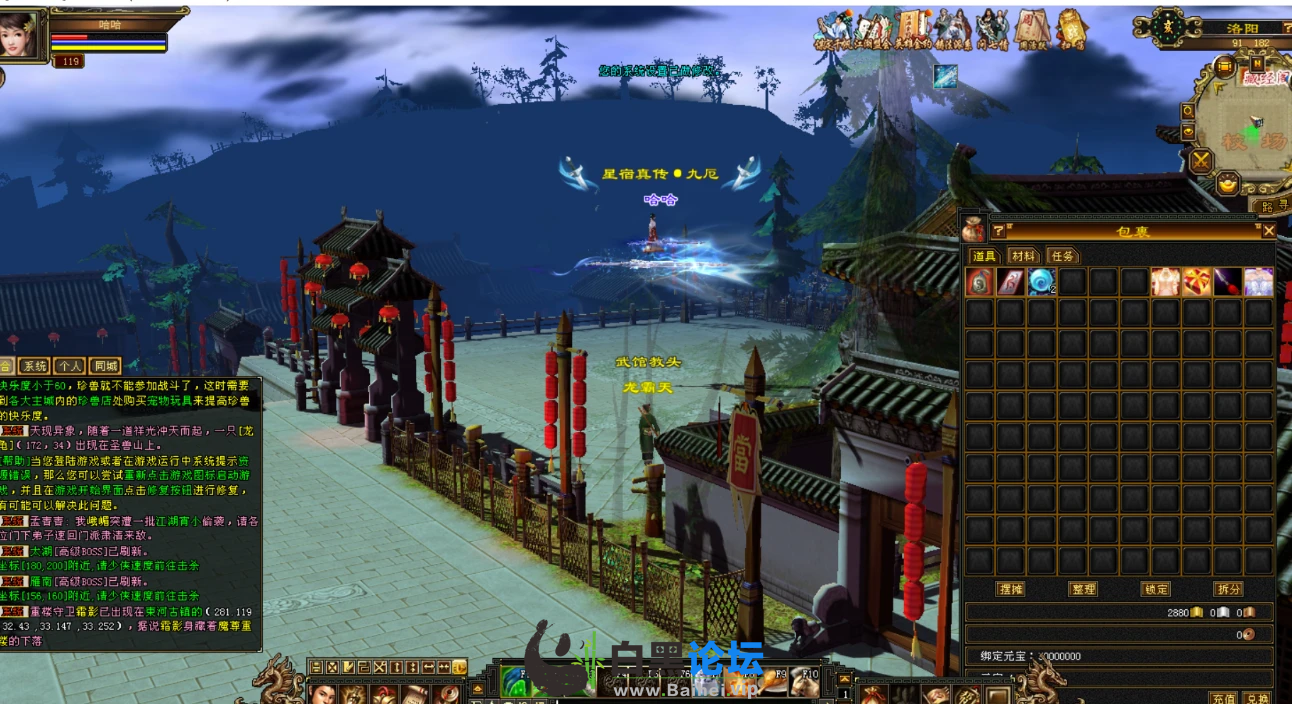Open the 江湖盟会 event icon
1292x704 pixels.
874,30
